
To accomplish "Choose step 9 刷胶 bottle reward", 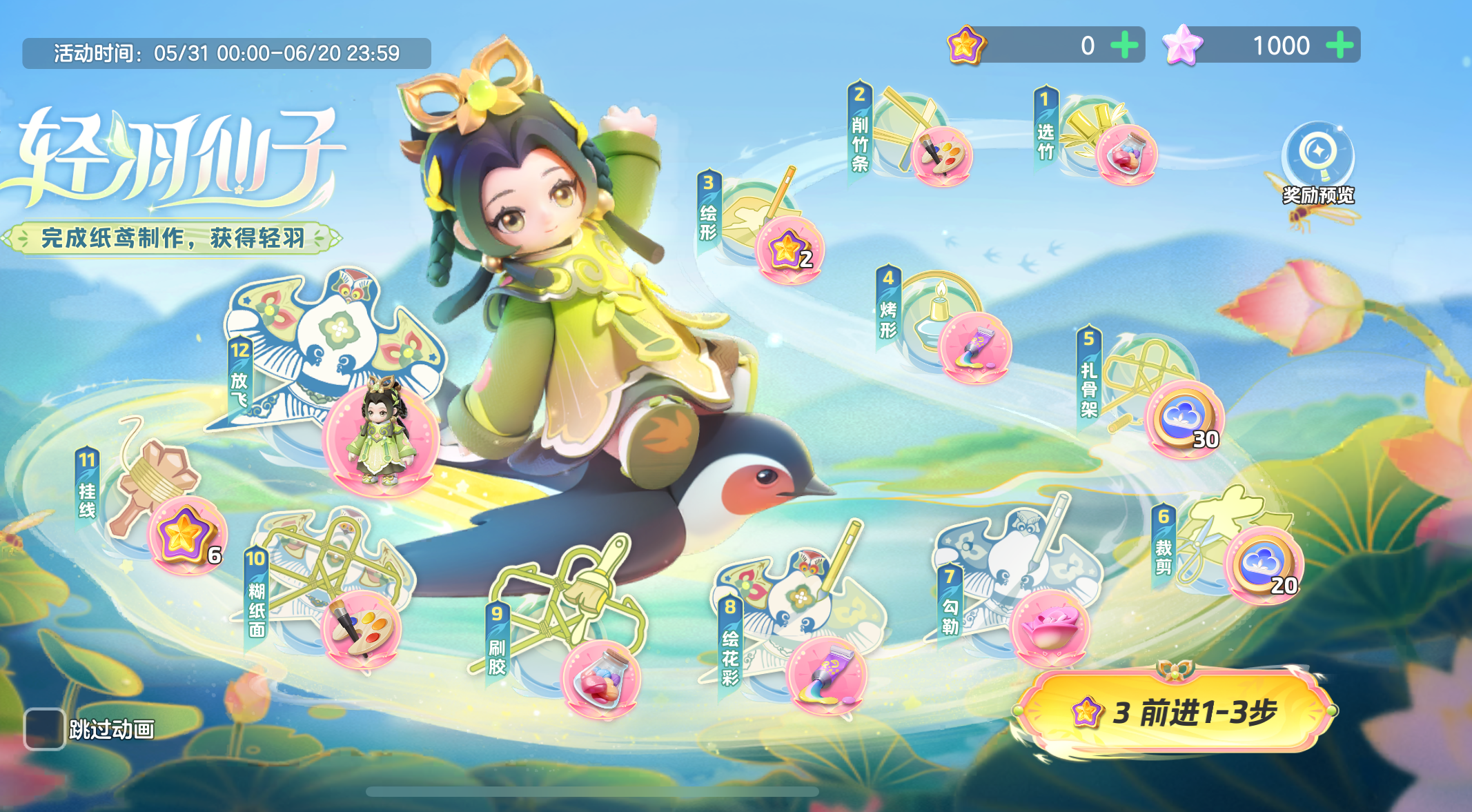I will click(601, 680).
